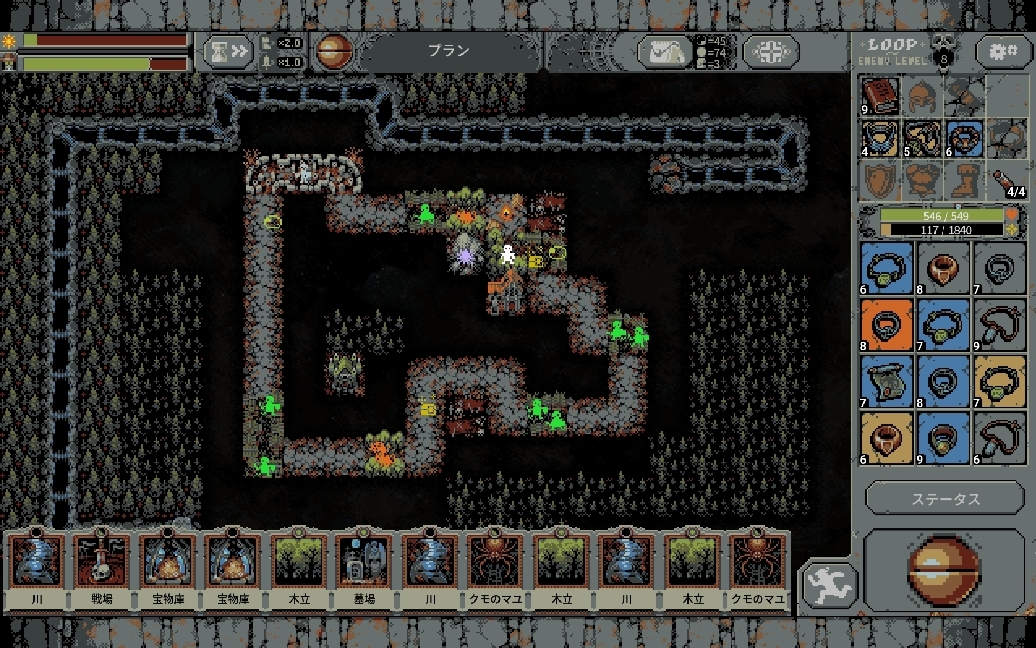This screenshot has height=648, width=1036.
Task: Select the equipped level 4 amulet
Action: 881,139
